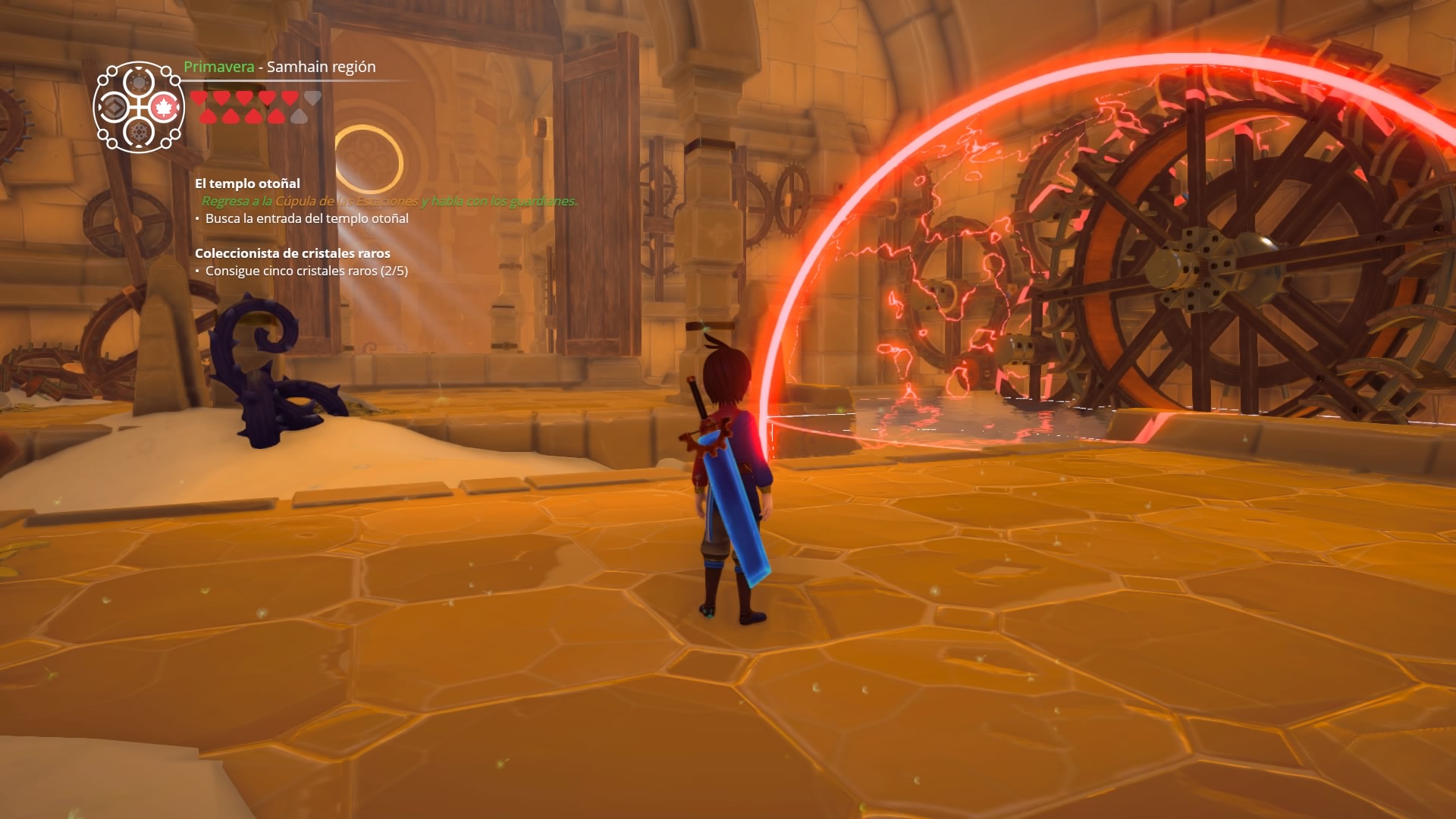Pick the diamond crystal icon on season wheel
Image resolution: width=1456 pixels, height=819 pixels.
coord(115,108)
